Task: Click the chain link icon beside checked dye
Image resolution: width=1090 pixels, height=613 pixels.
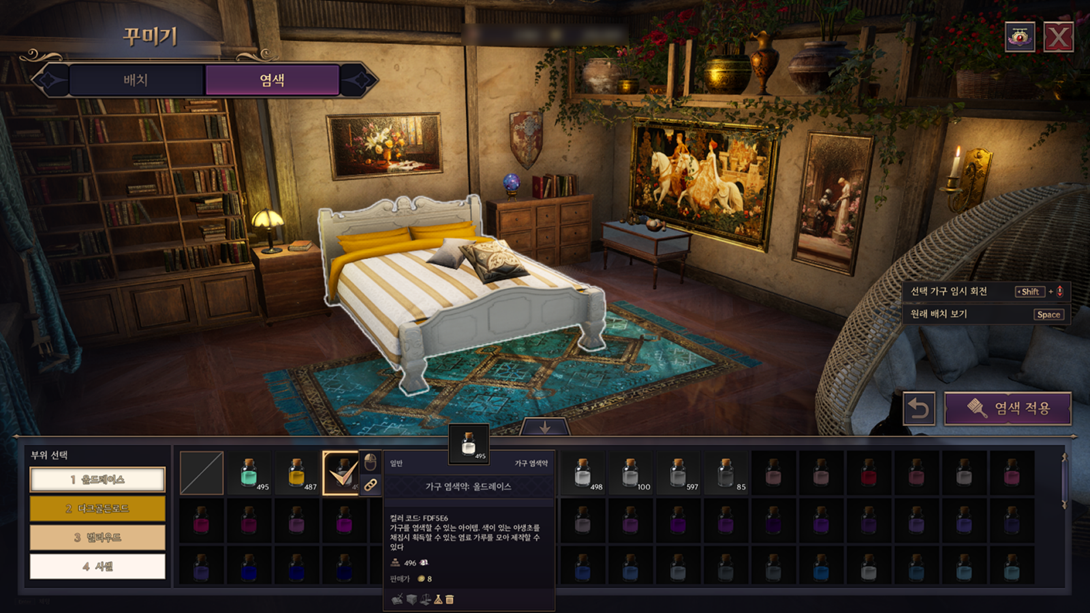Action: (x=370, y=485)
